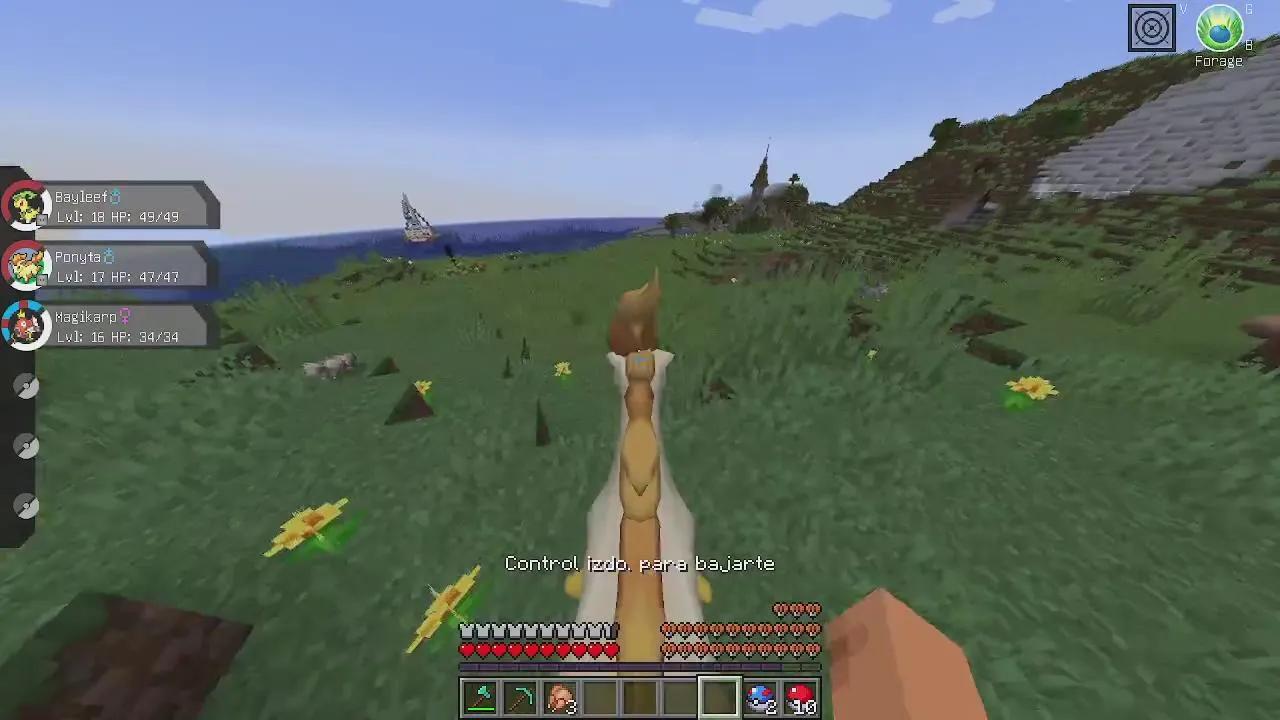Screen dimensions: 1280x720
Task: Select the Great Ball in the hotbar
Action: pos(760,697)
